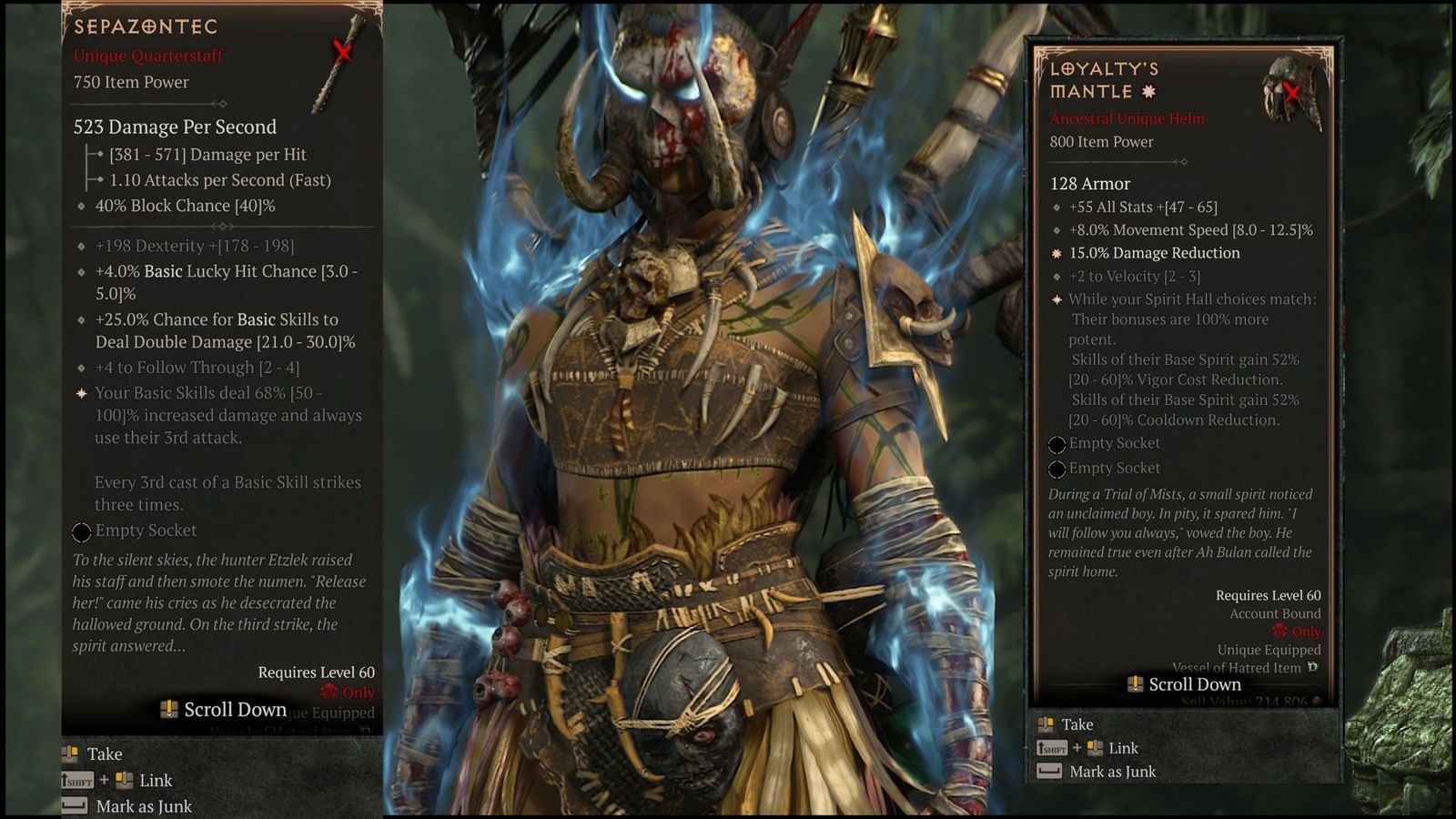This screenshot has width=1456, height=819.
Task: Dismiss Sepazontec using the red X
Action: [343, 52]
